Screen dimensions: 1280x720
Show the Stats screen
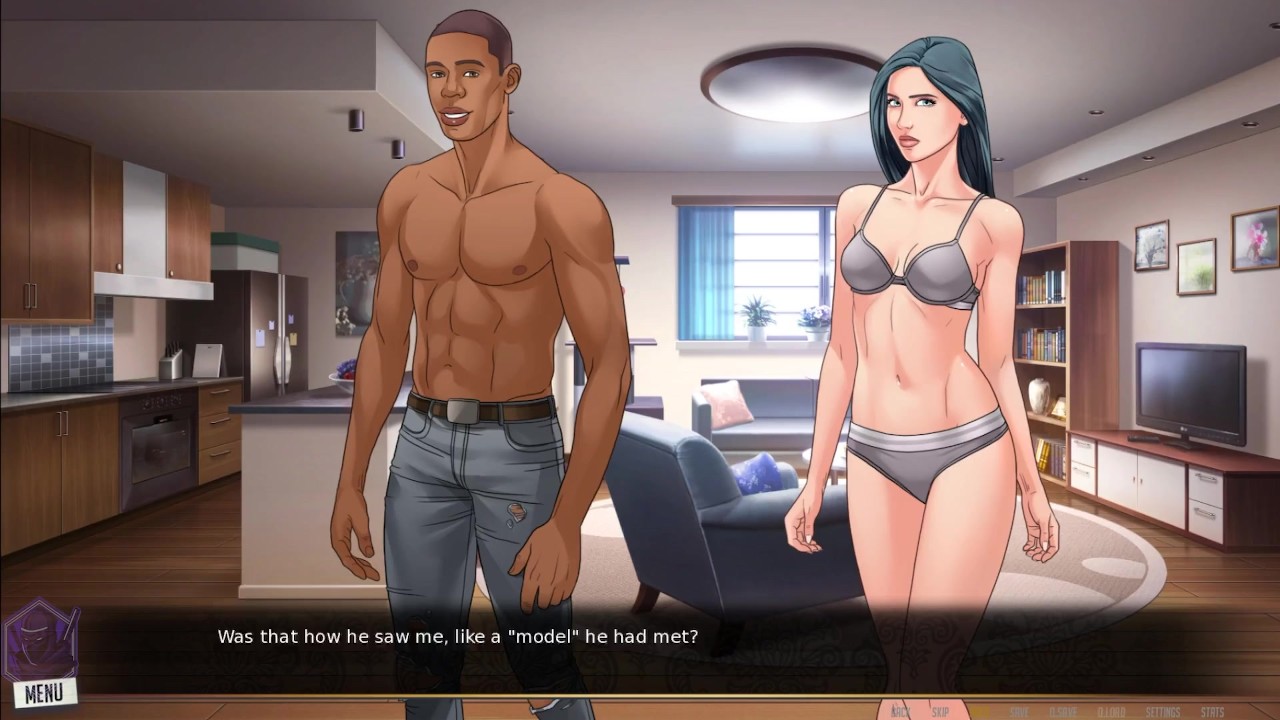point(1212,712)
